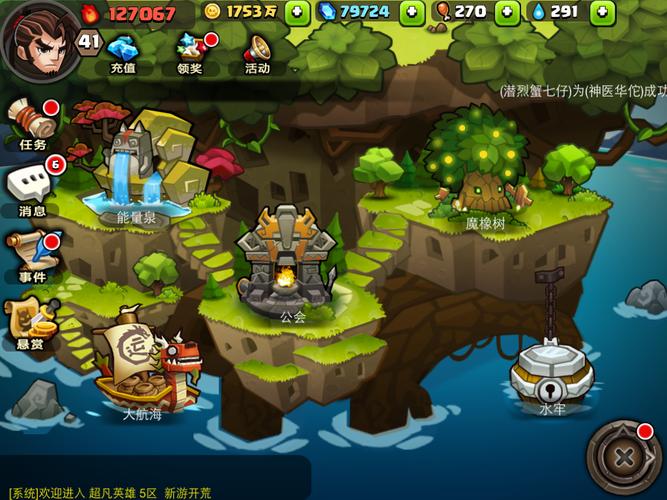667x500 pixels.
Task: Add meat stamina with the plus button
Action: pos(509,13)
